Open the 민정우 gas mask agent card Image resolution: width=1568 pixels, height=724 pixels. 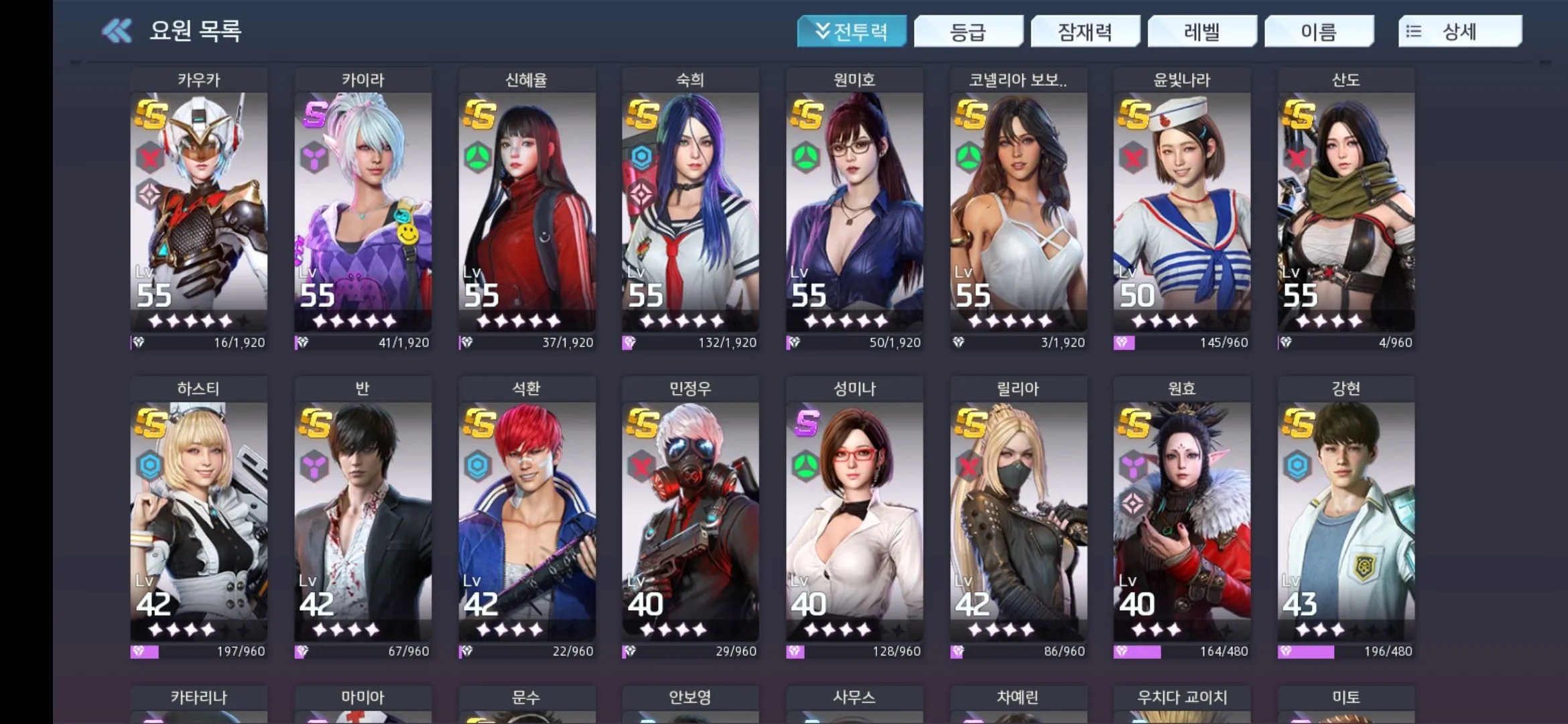[x=690, y=516]
